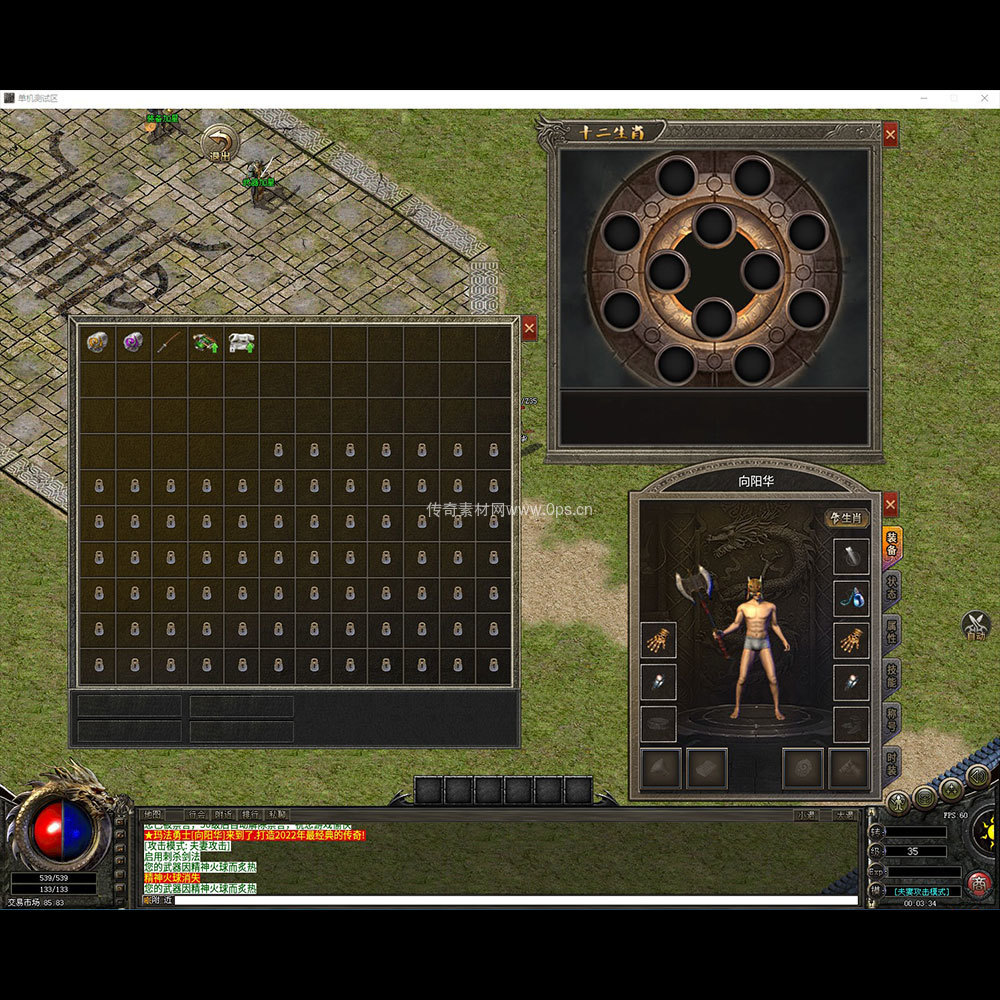
Task: Click the round 退出 exit arrow button
Action: click(219, 144)
